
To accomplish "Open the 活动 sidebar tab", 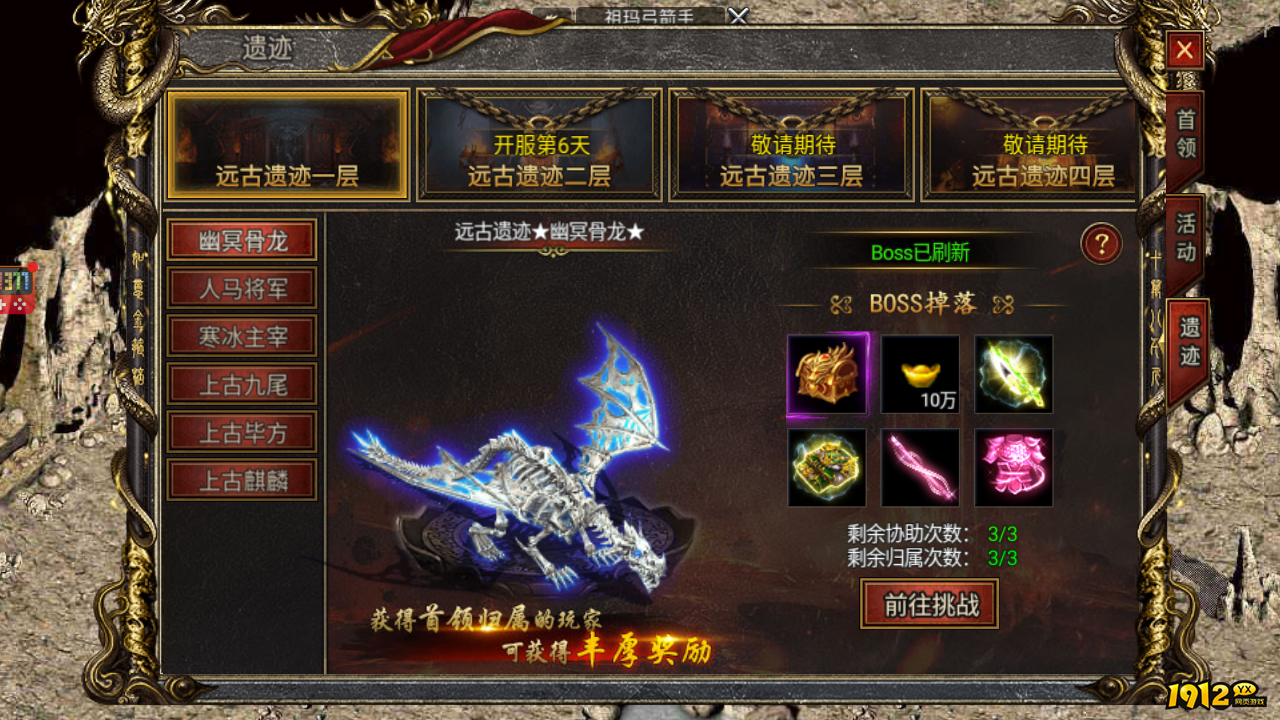I will tap(1183, 242).
